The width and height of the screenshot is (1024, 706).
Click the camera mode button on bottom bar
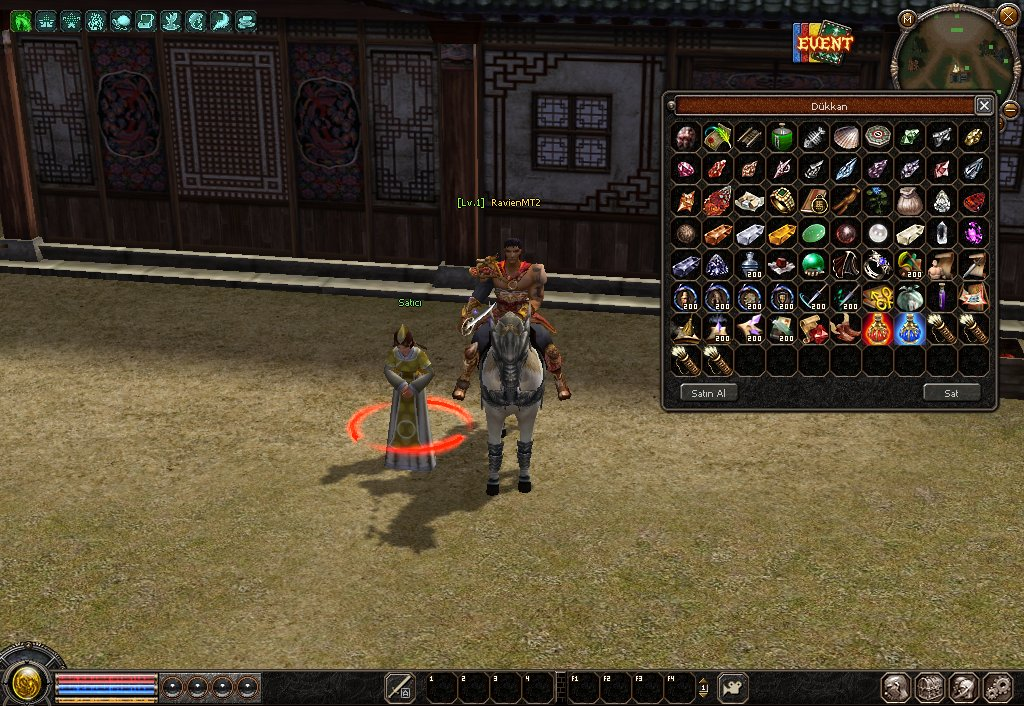(x=733, y=687)
